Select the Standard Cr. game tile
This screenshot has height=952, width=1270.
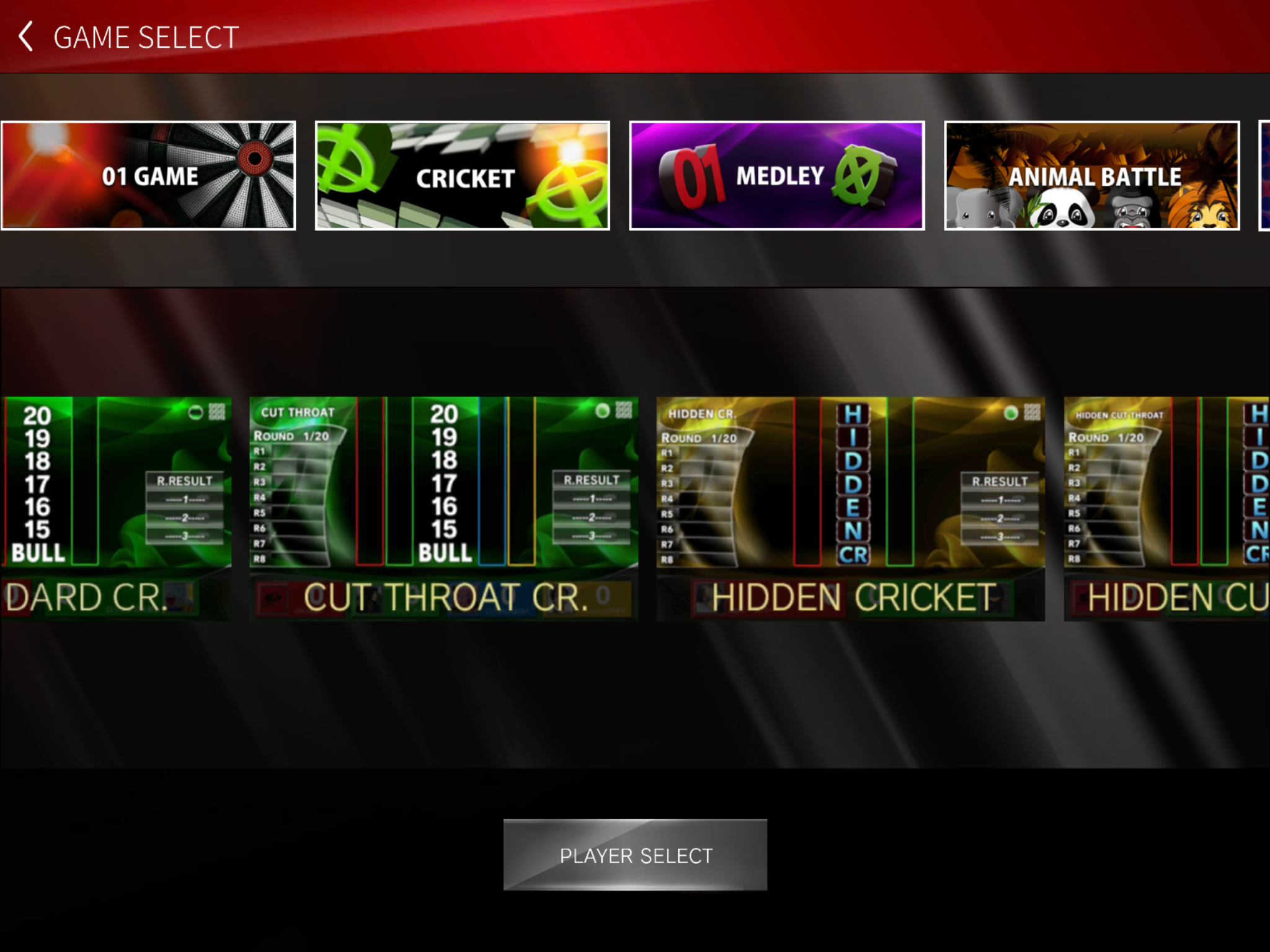click(116, 508)
